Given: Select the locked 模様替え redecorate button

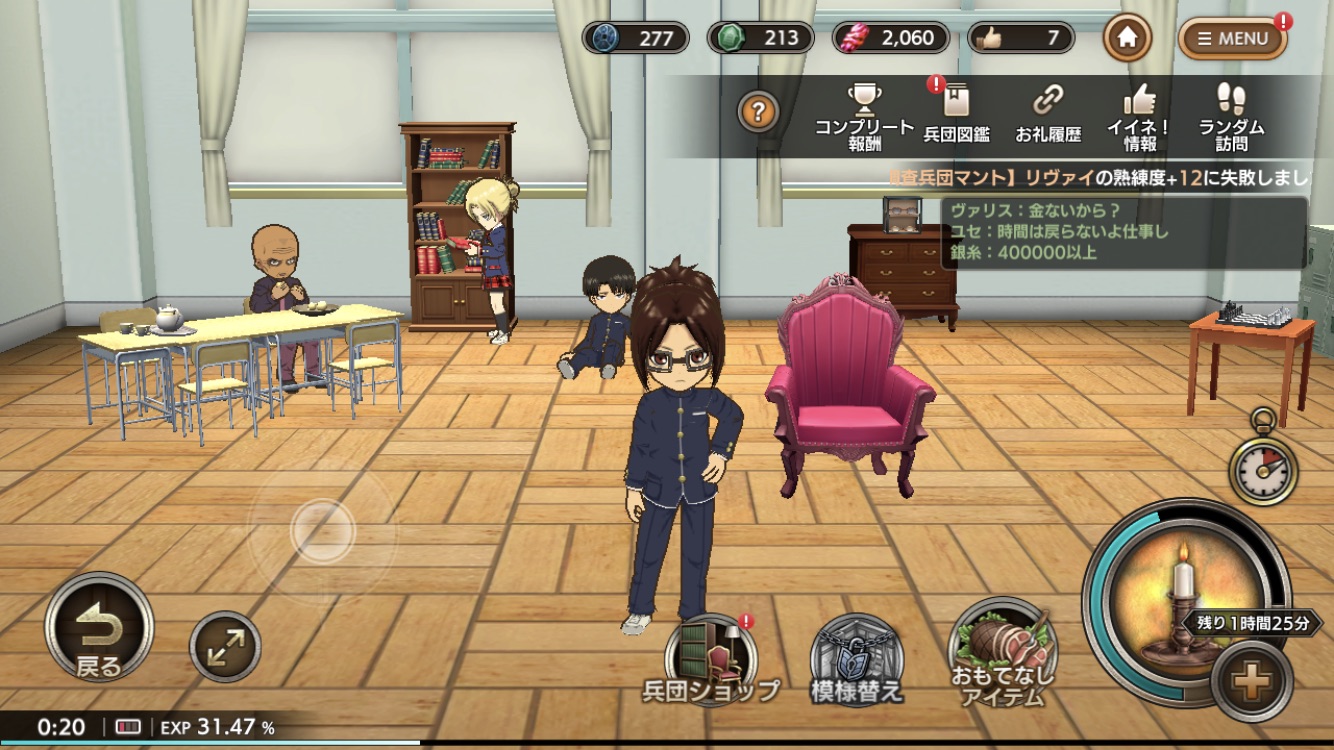Looking at the screenshot, I should 856,660.
